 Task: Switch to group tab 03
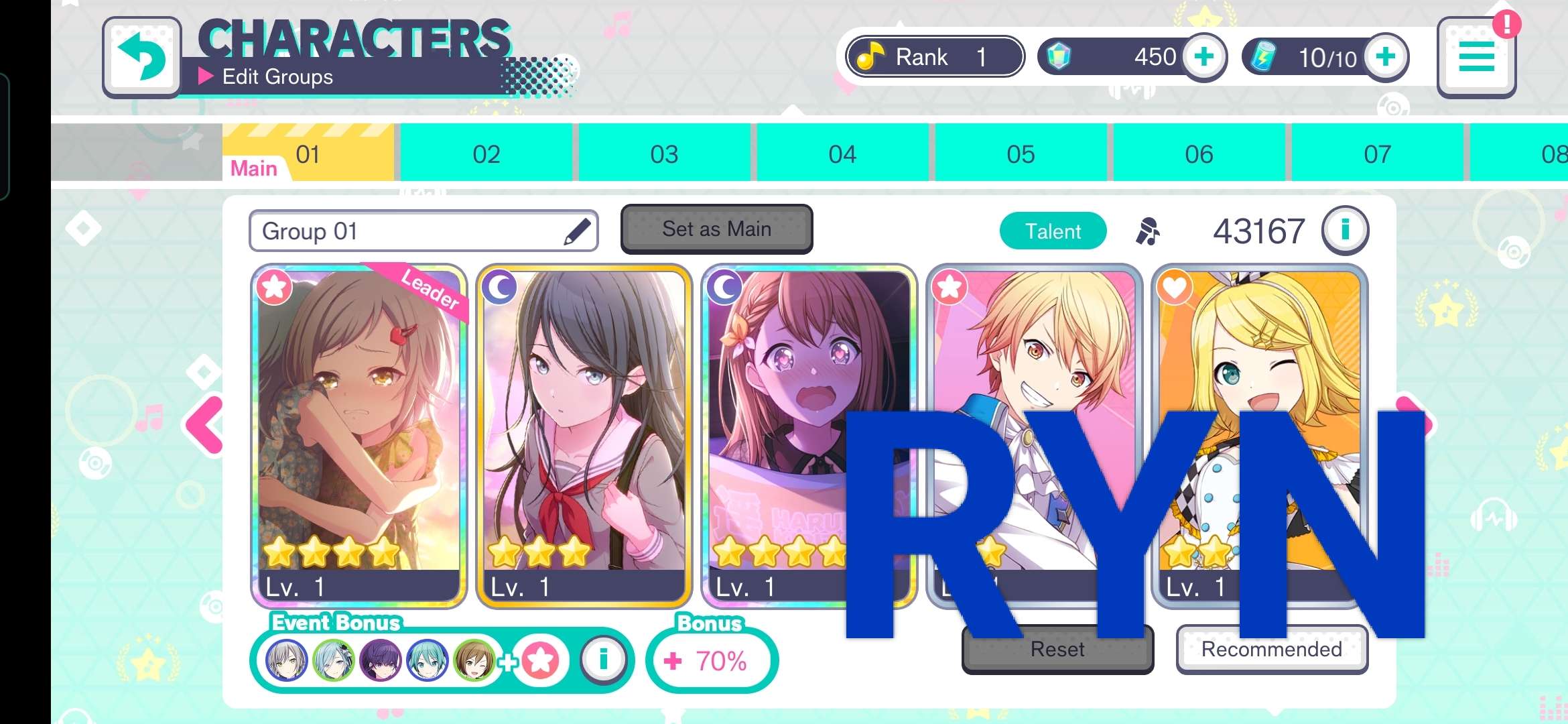point(664,154)
